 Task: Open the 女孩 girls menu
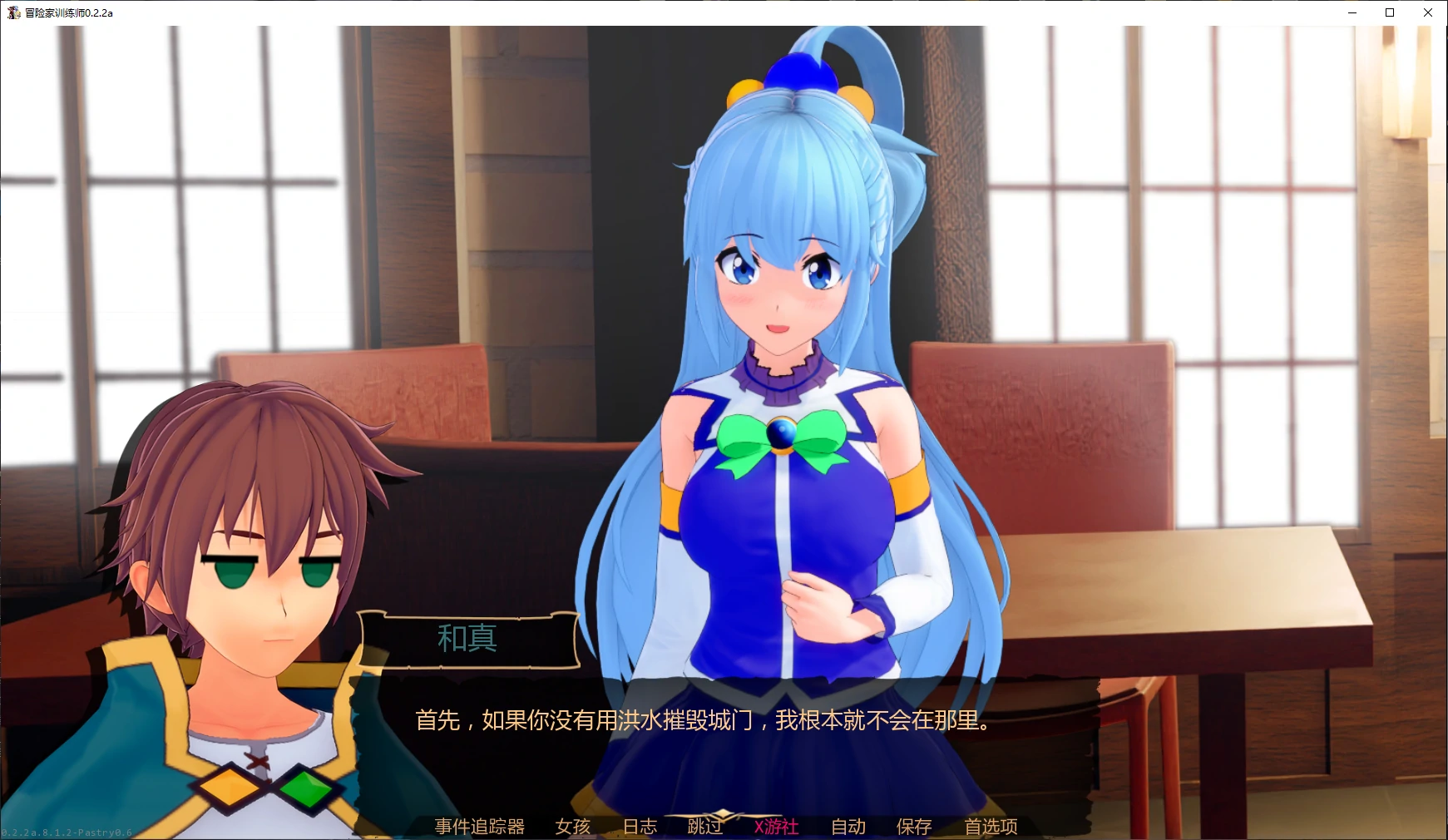click(x=572, y=828)
